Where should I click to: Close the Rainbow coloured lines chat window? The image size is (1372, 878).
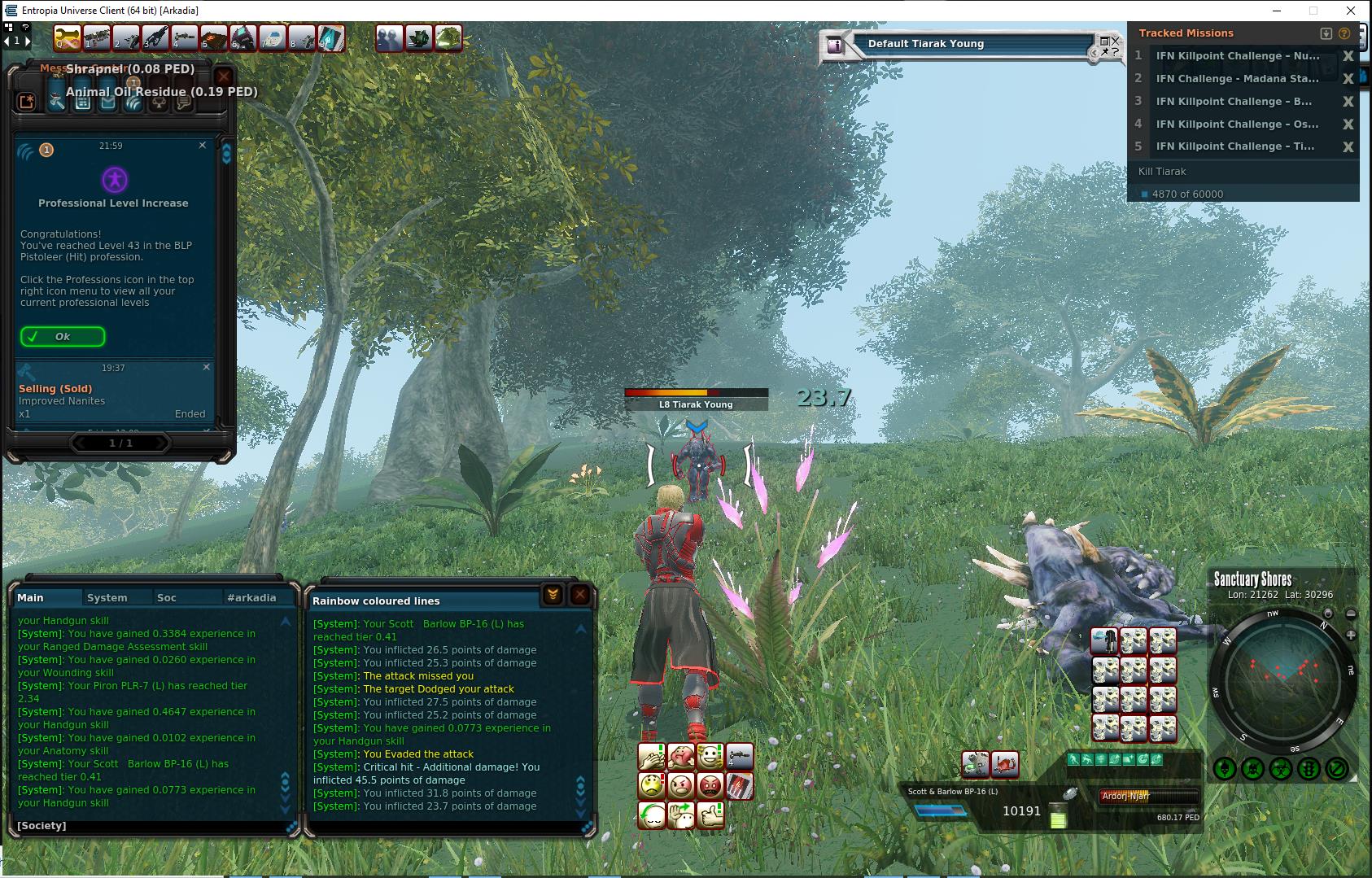click(579, 596)
